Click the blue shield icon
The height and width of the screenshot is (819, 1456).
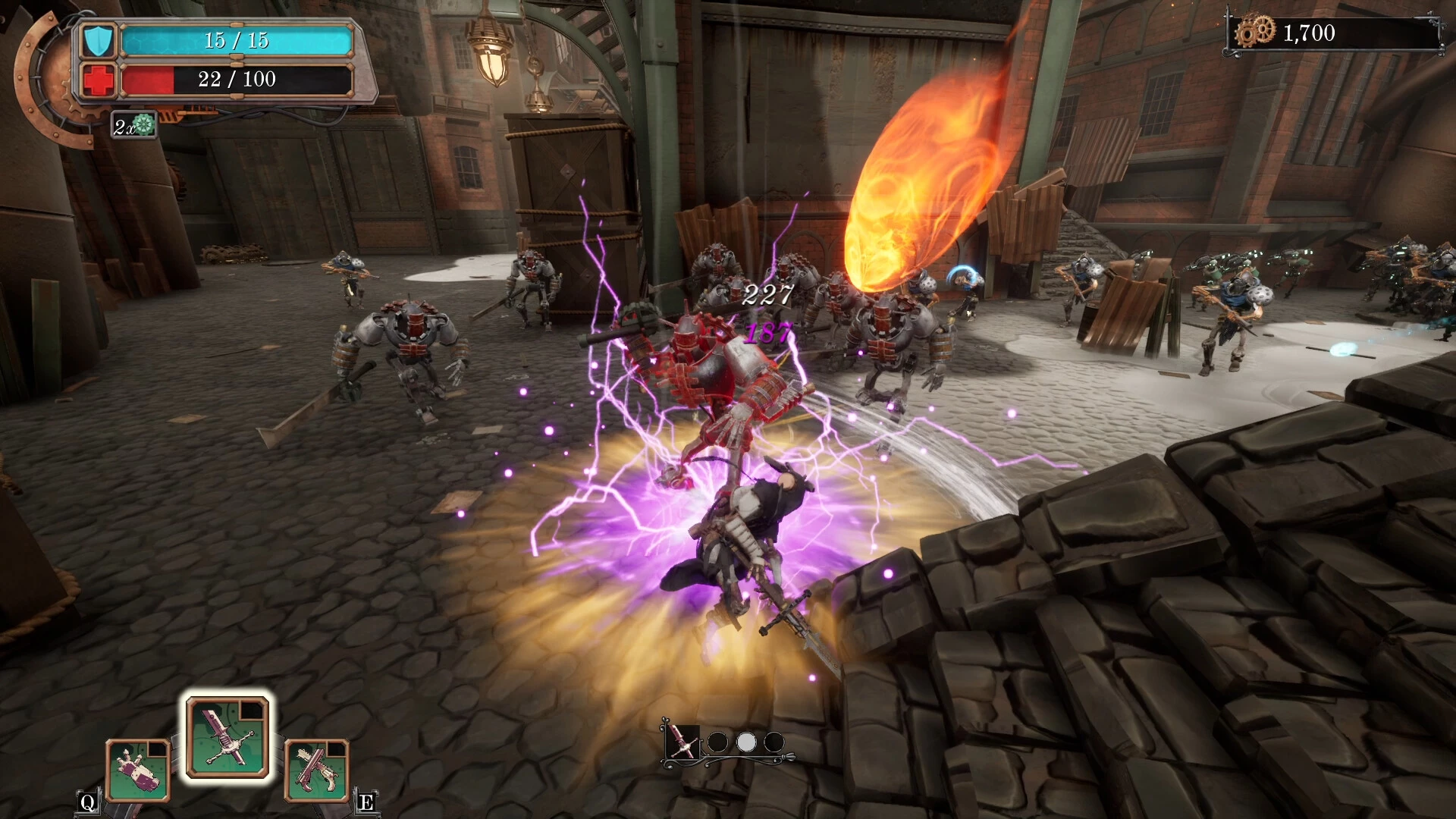pos(99,41)
